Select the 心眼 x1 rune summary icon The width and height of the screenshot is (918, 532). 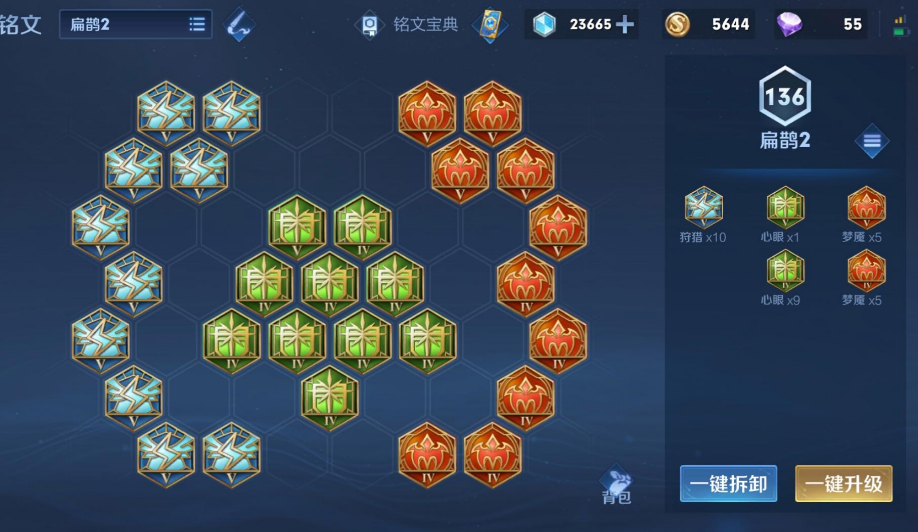pos(785,208)
